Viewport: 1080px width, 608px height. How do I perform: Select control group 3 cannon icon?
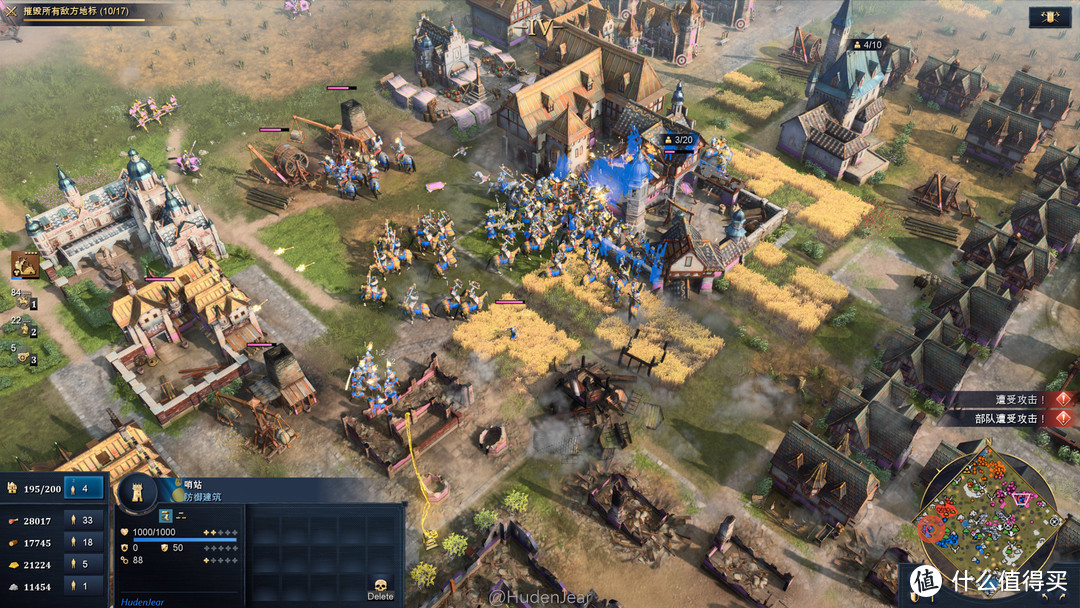tap(24, 355)
